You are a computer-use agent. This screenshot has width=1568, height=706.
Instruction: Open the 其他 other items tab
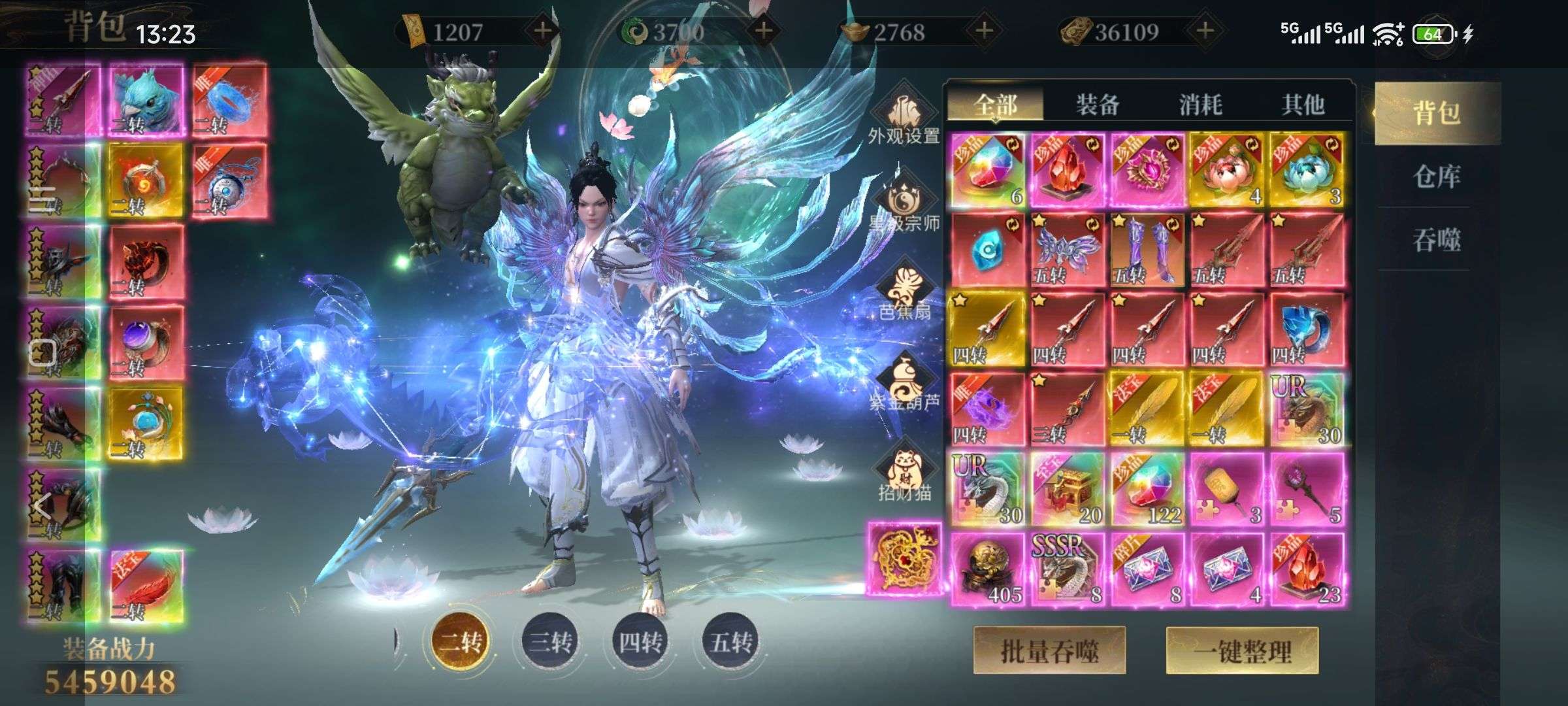tap(1302, 105)
